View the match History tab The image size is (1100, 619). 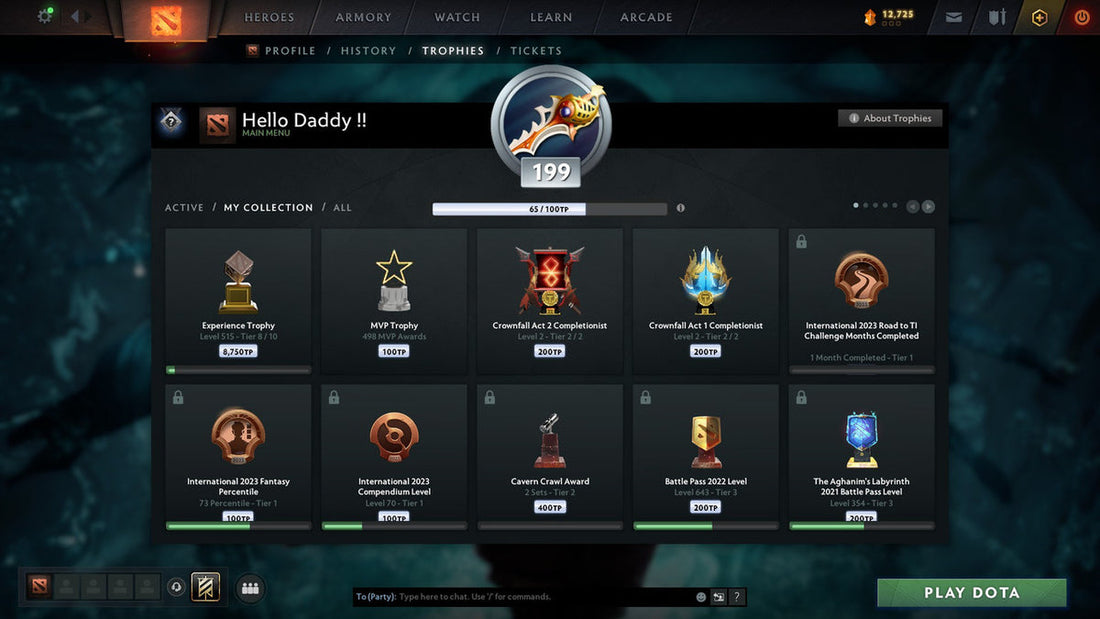(x=368, y=51)
